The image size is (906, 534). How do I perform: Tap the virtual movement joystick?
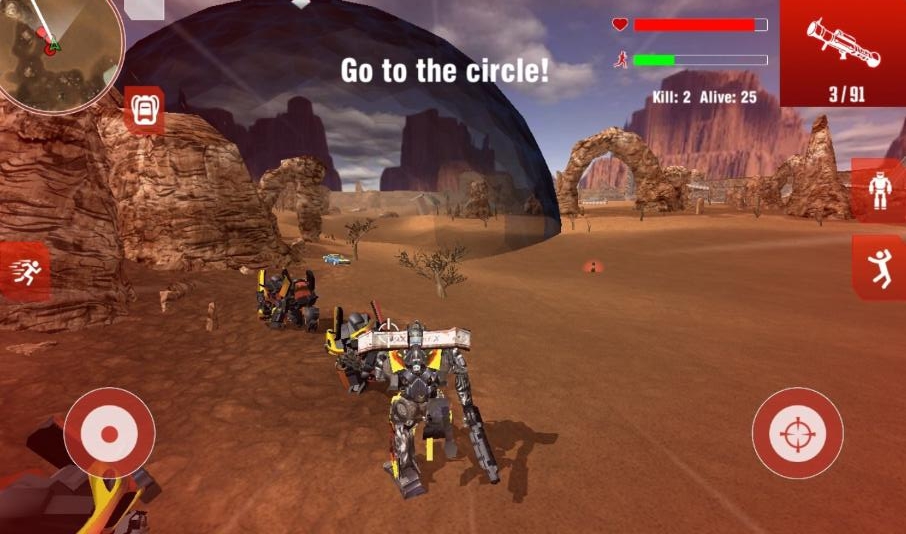(x=109, y=433)
